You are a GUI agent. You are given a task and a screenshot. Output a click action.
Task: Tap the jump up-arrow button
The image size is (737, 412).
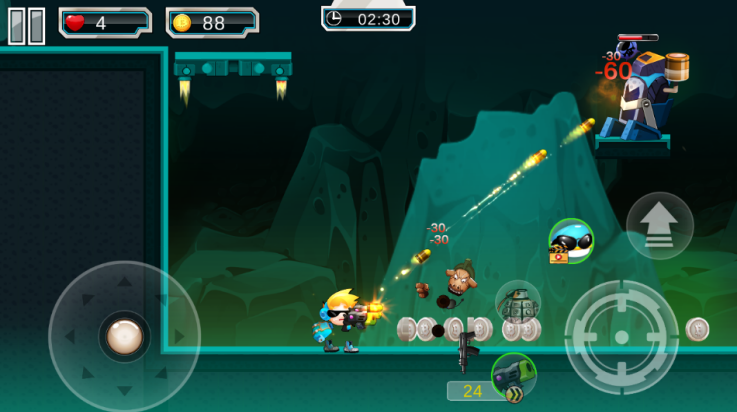[659, 226]
